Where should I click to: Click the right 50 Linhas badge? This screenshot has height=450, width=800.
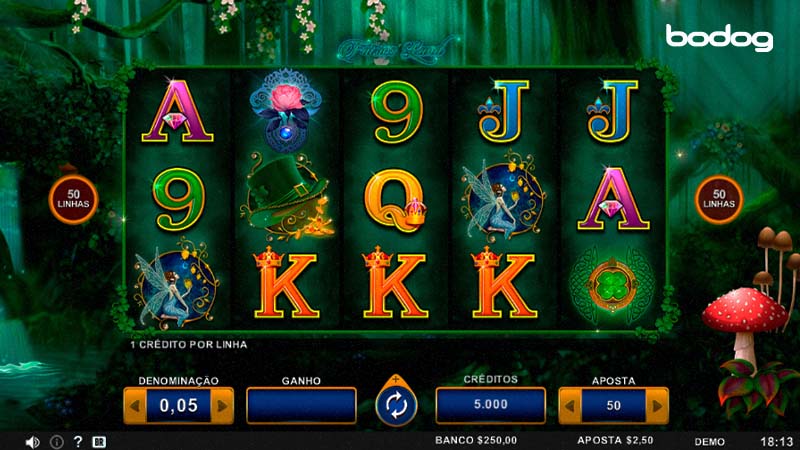718,198
